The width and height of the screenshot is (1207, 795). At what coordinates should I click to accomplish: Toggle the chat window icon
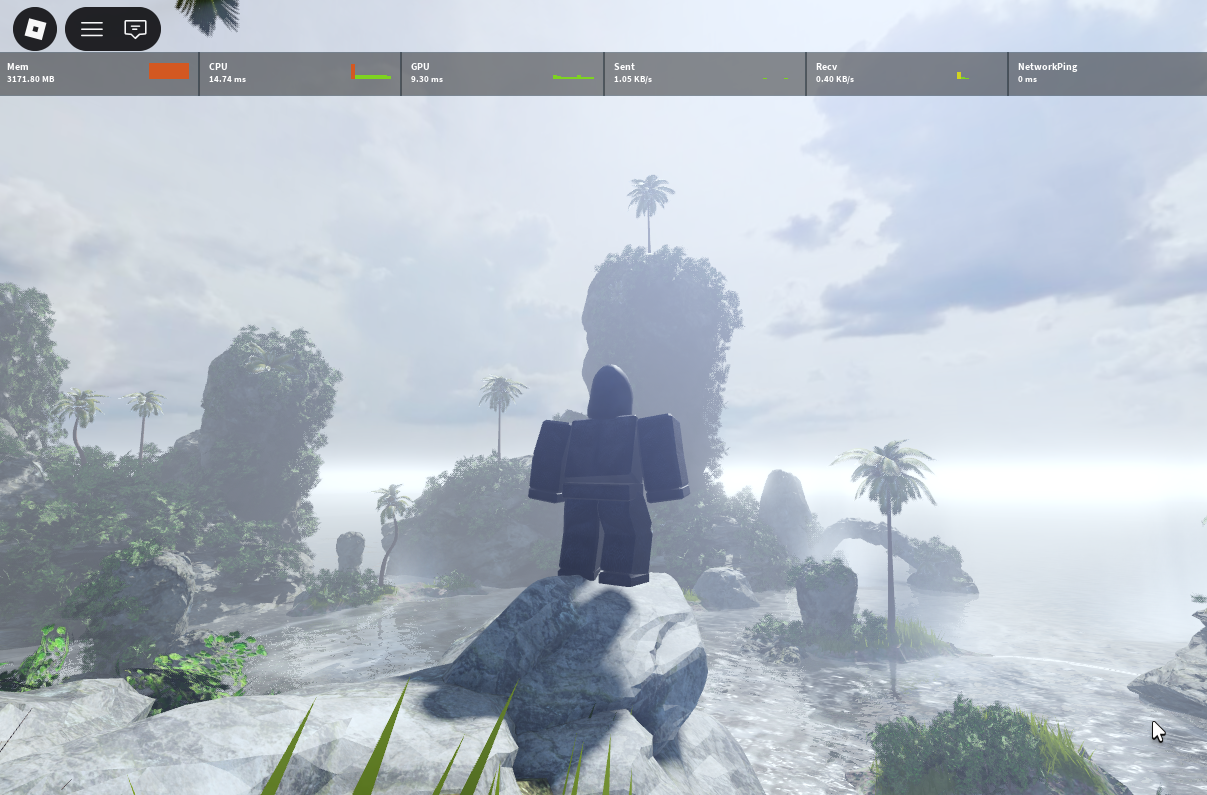(135, 29)
